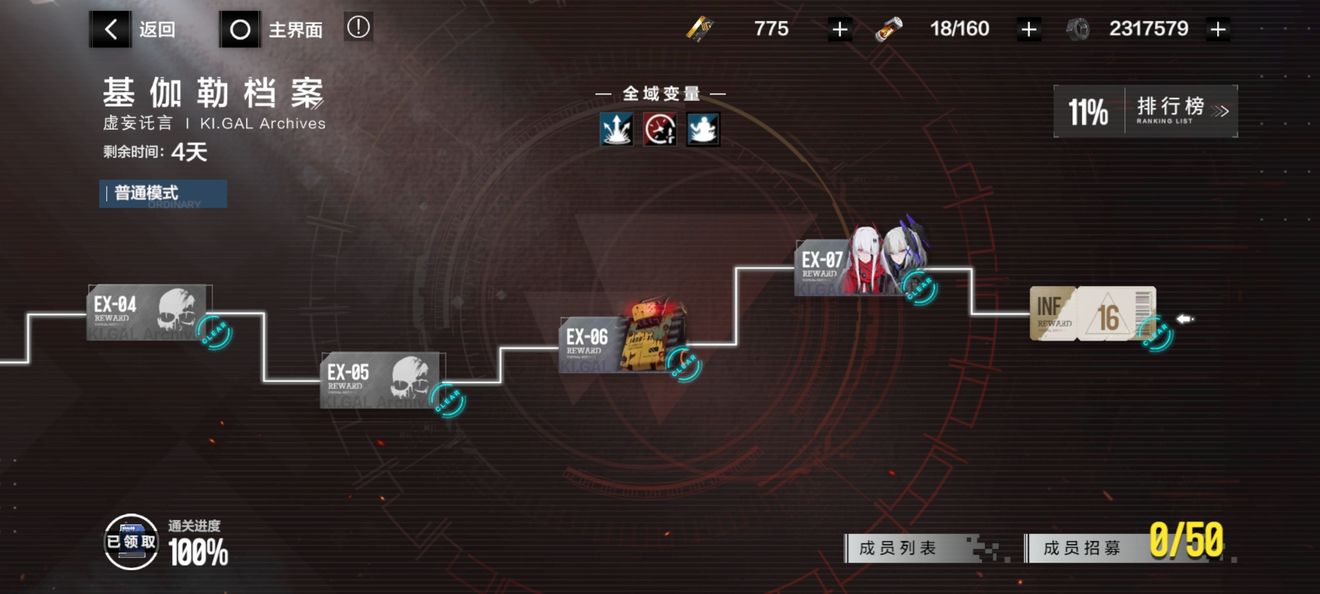Go back with the 返回 button

[x=134, y=30]
